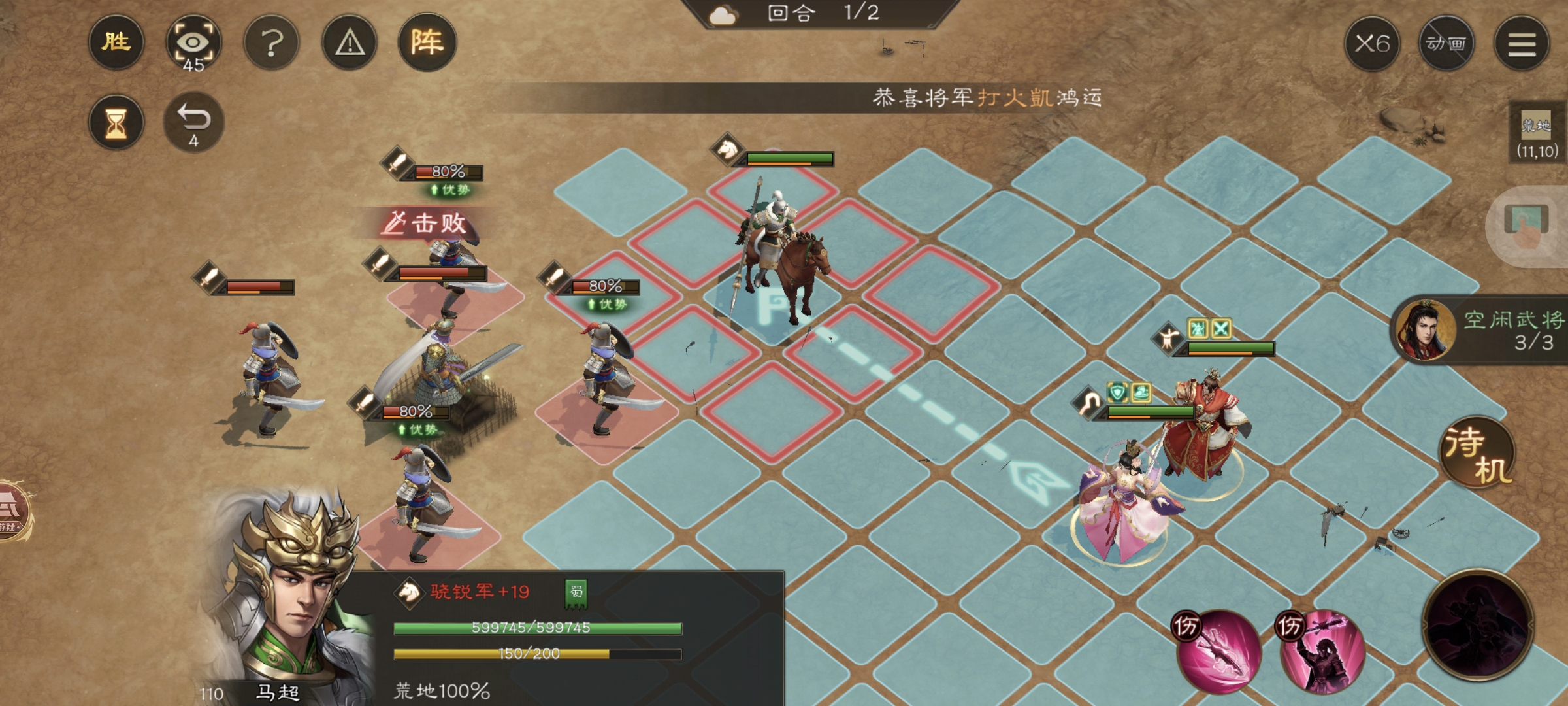
Task: Open the question mark help icon
Action: tap(274, 42)
